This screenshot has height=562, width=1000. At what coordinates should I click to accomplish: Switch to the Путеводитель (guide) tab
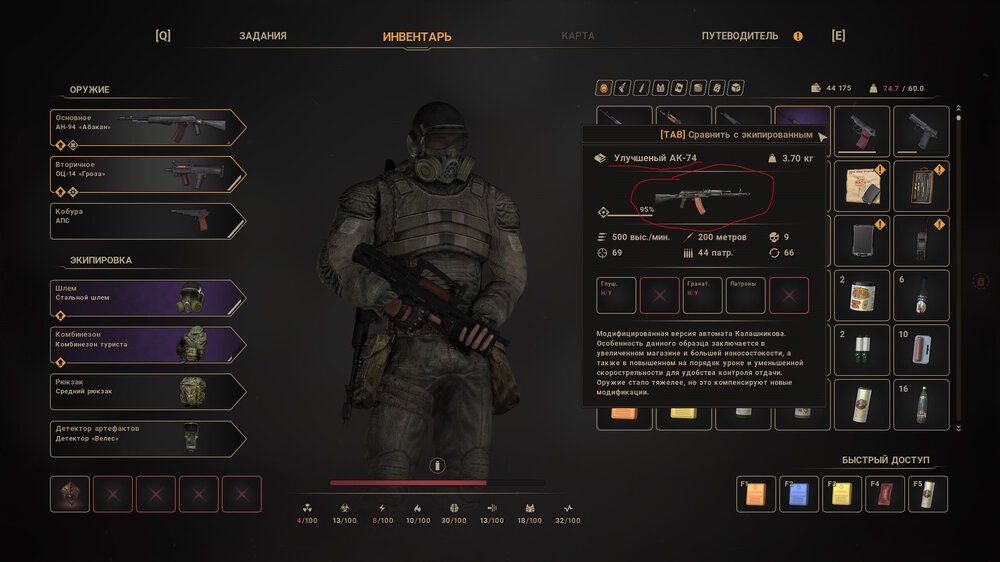[x=740, y=36]
